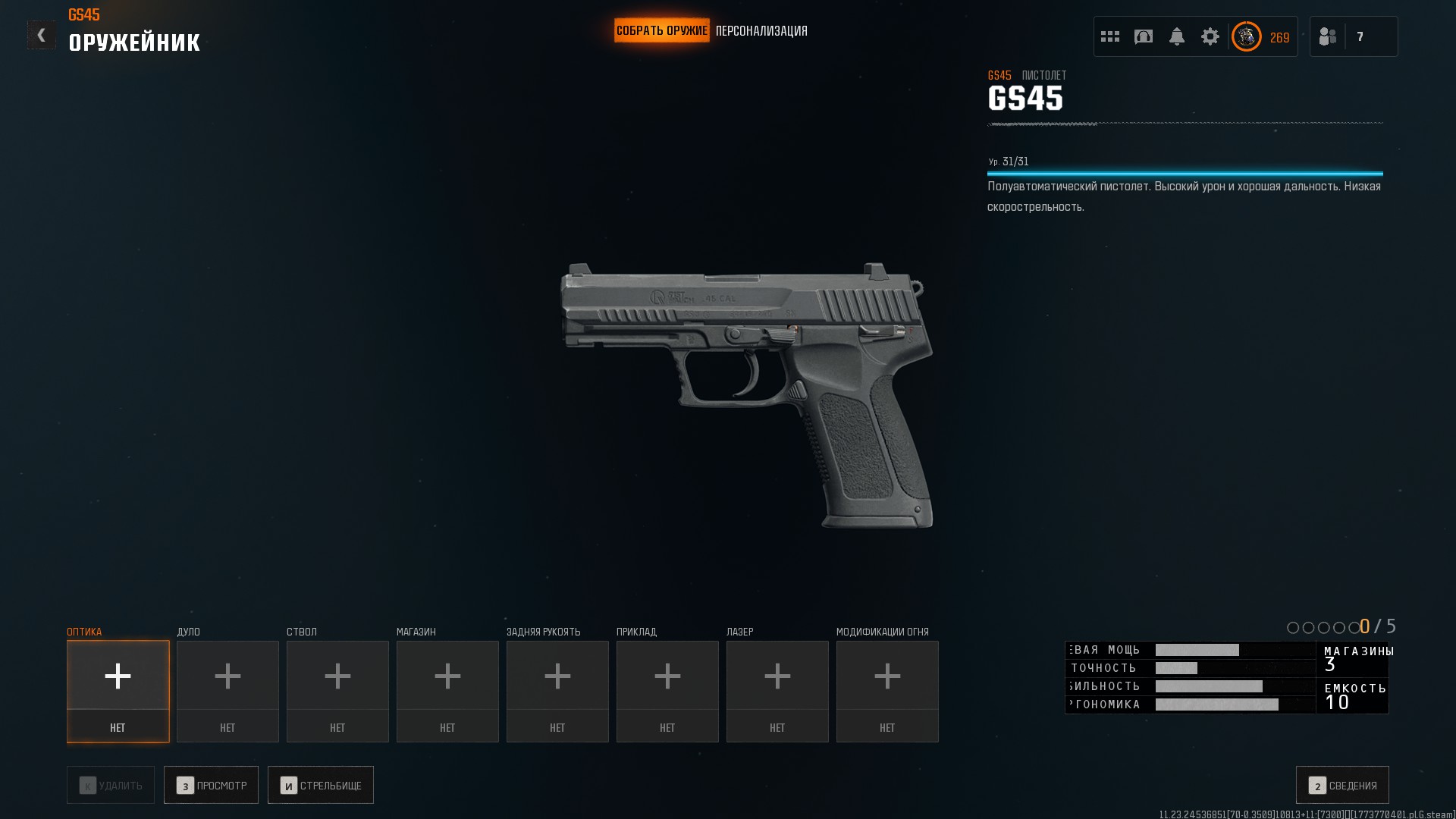1456x819 pixels.
Task: Open the notifications bell
Action: coord(1177,36)
